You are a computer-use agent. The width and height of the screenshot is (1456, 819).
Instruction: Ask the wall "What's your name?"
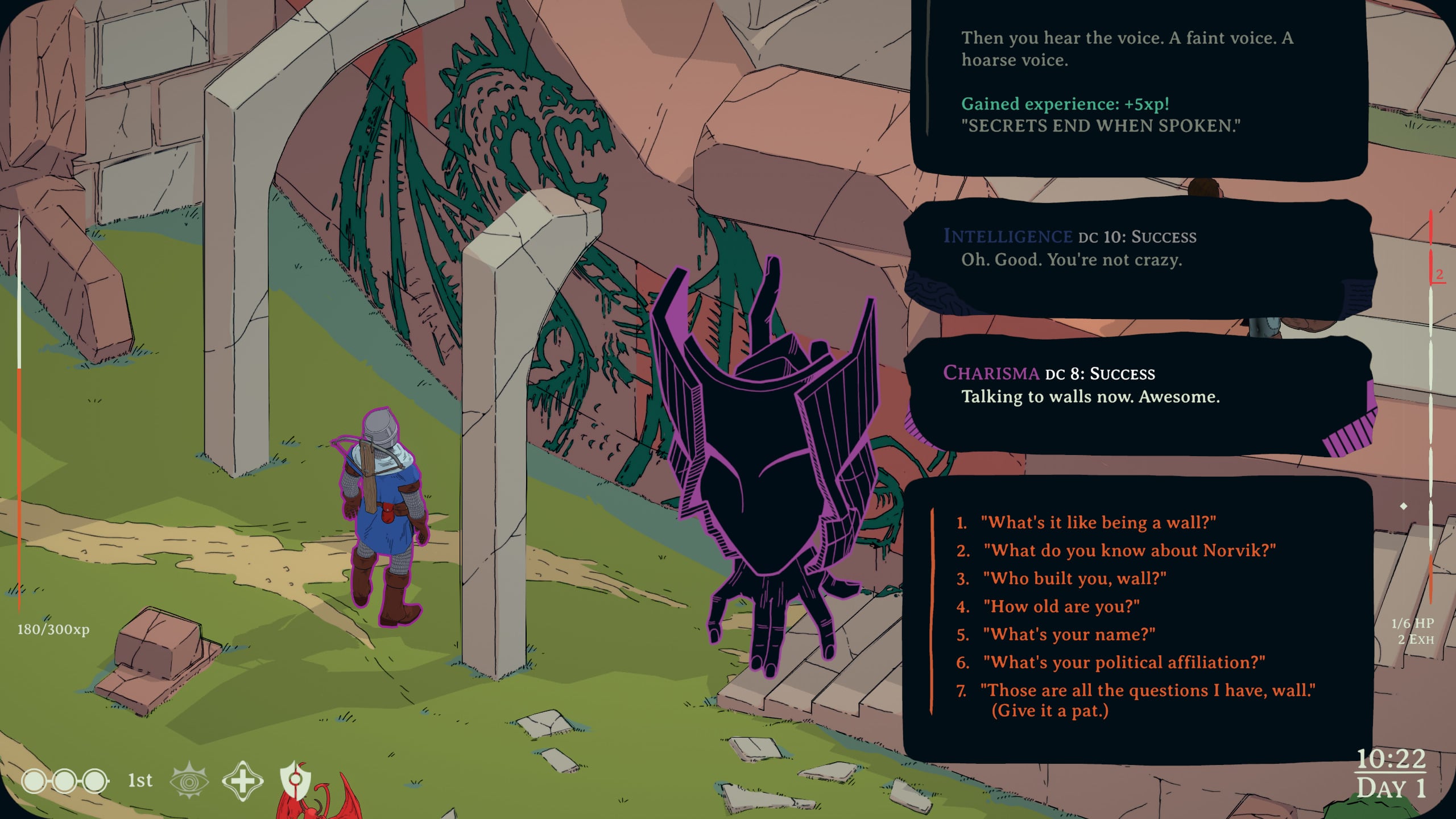coord(1069,634)
